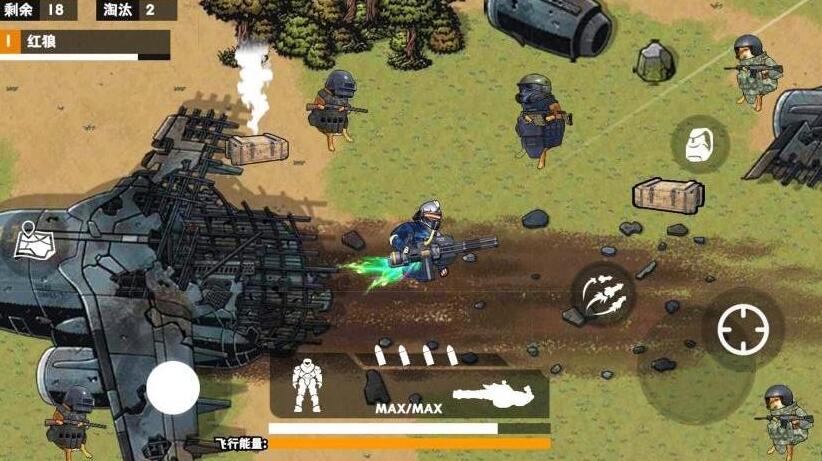Select the mech armor icon

pos(306,385)
